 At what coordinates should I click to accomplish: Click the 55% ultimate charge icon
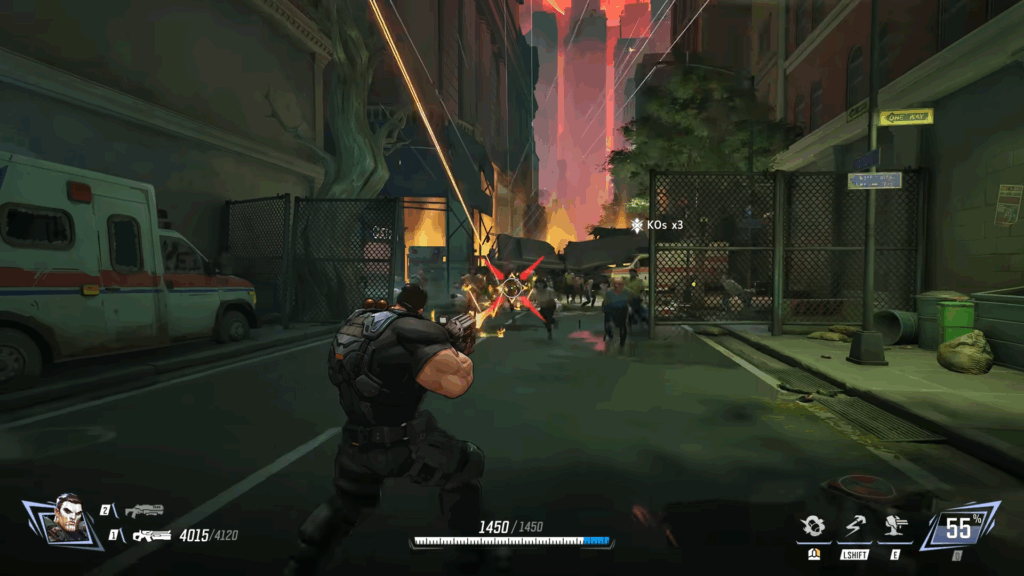click(959, 525)
